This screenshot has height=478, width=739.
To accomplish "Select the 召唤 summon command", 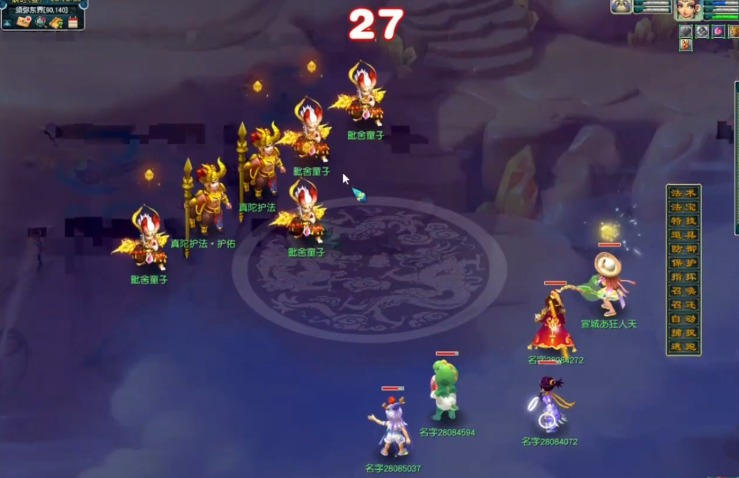I will (x=684, y=291).
